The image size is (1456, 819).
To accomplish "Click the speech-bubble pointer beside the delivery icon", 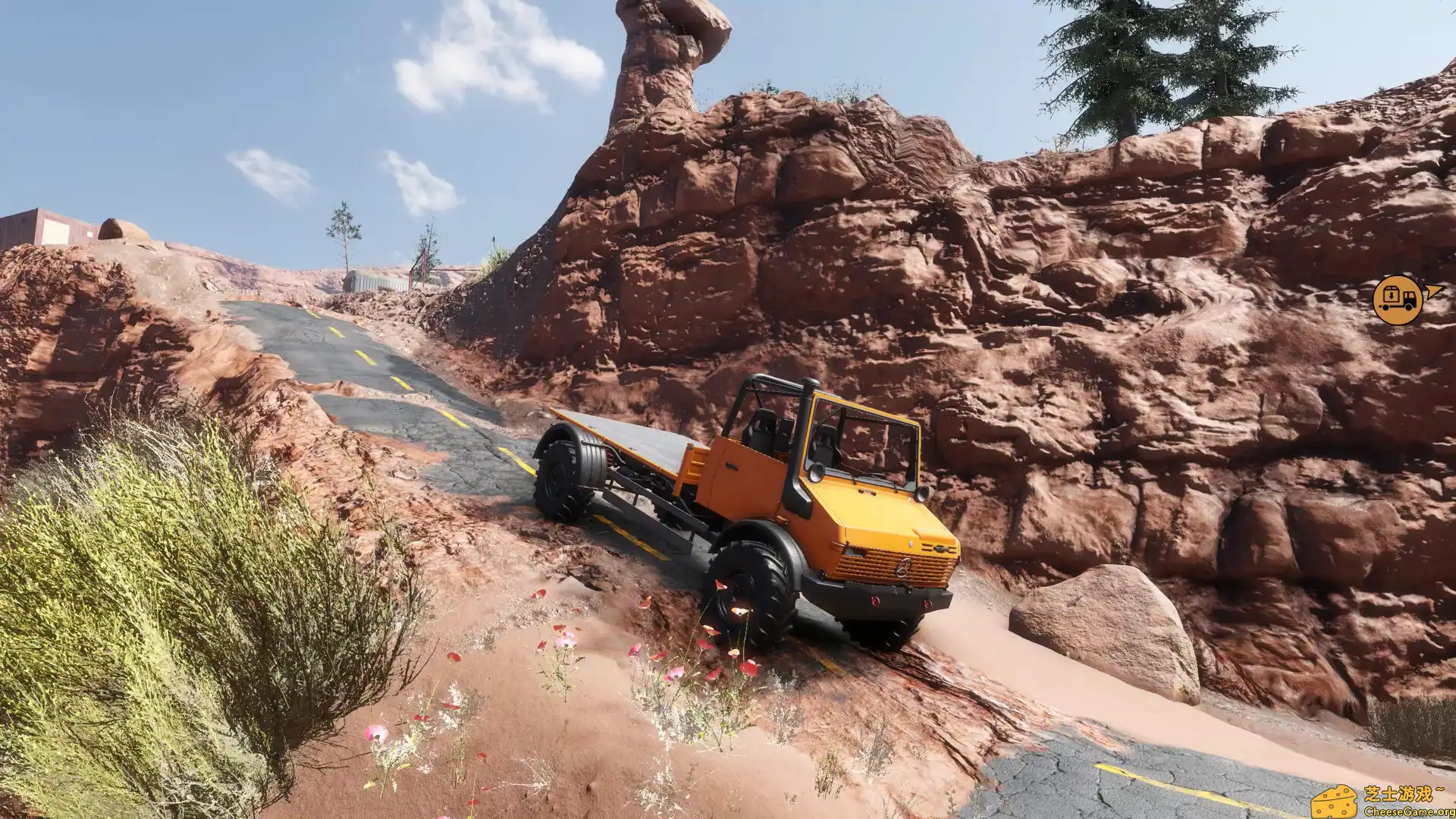I will (x=1434, y=291).
